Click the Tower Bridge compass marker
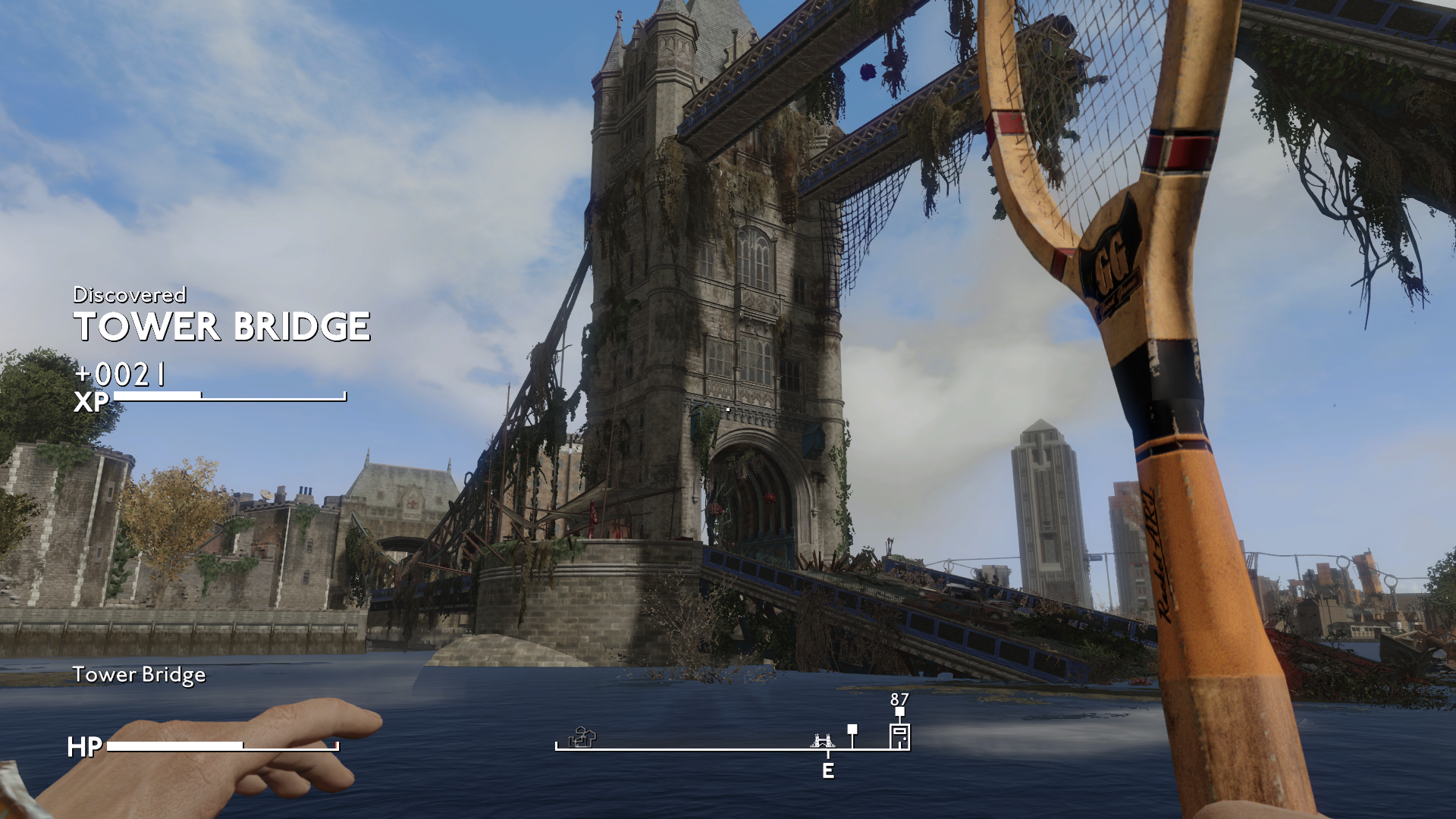The width and height of the screenshot is (1456, 819). 823,740
